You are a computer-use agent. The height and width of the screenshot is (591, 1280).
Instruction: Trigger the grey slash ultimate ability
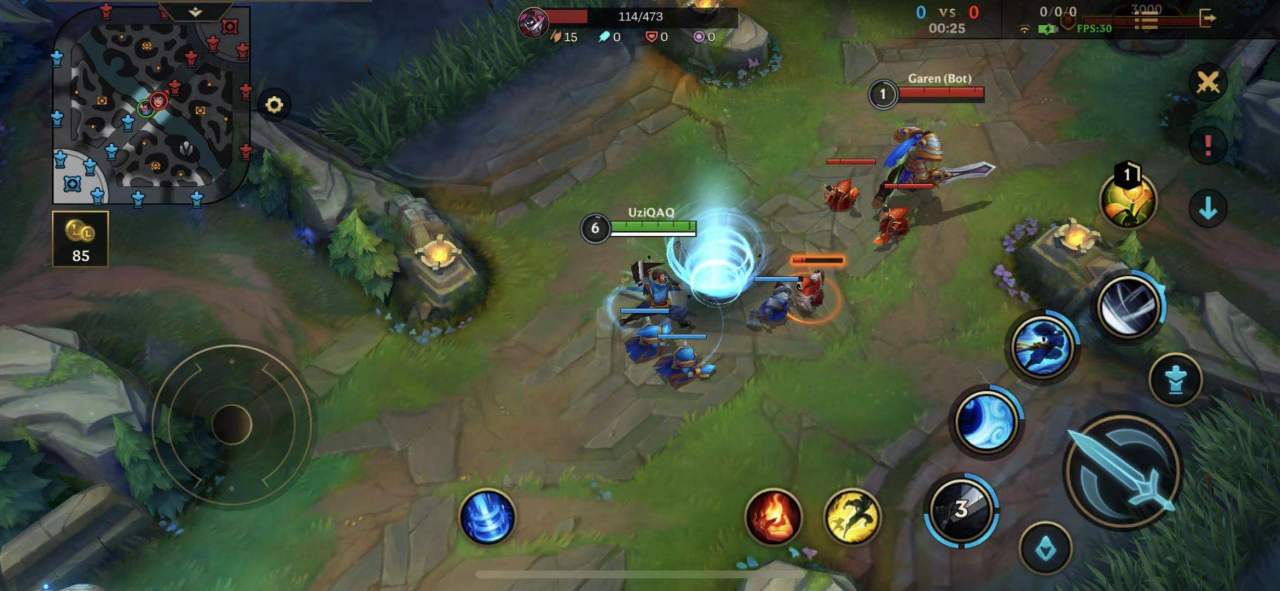pyautogui.click(x=1128, y=306)
